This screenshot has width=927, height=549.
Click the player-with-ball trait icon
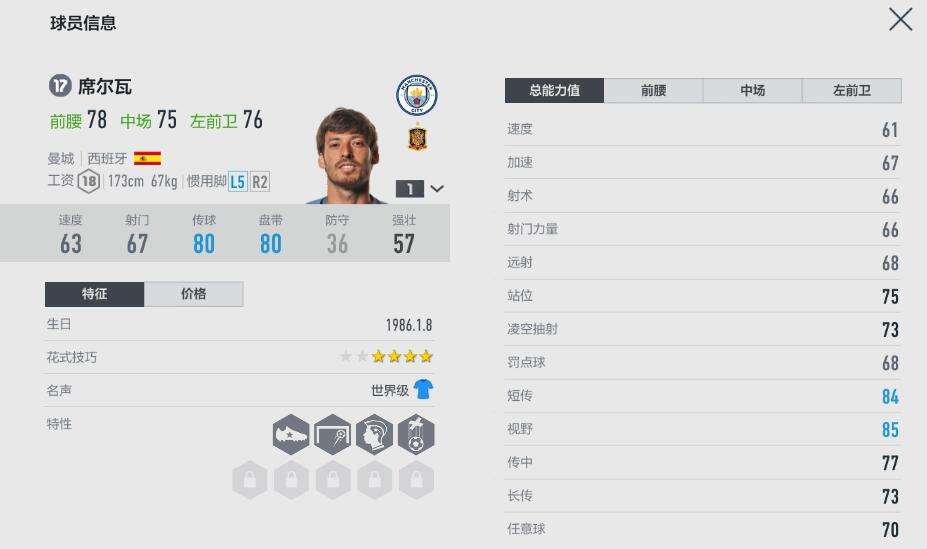coord(416,435)
